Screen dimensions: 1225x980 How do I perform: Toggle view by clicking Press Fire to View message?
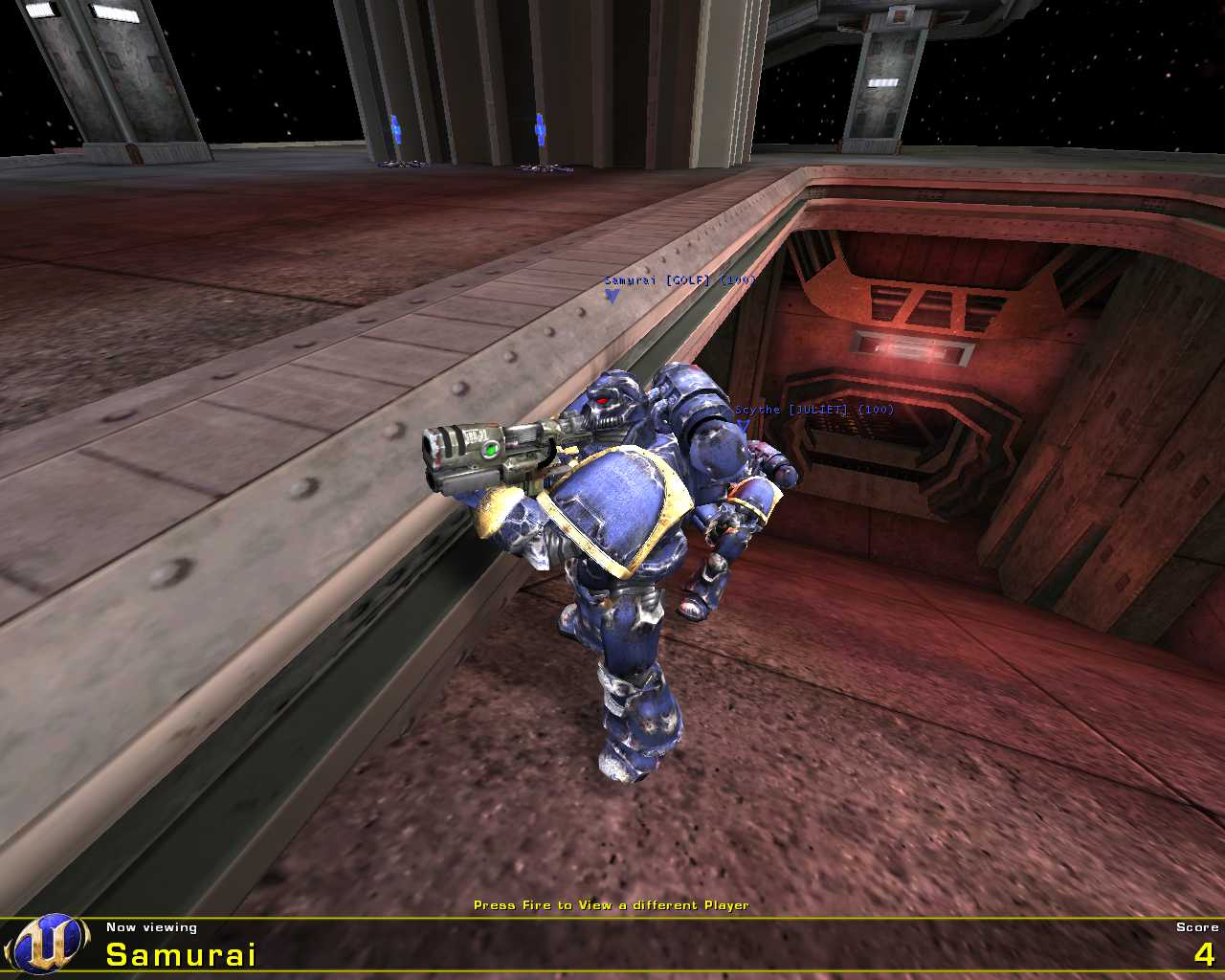(x=612, y=903)
